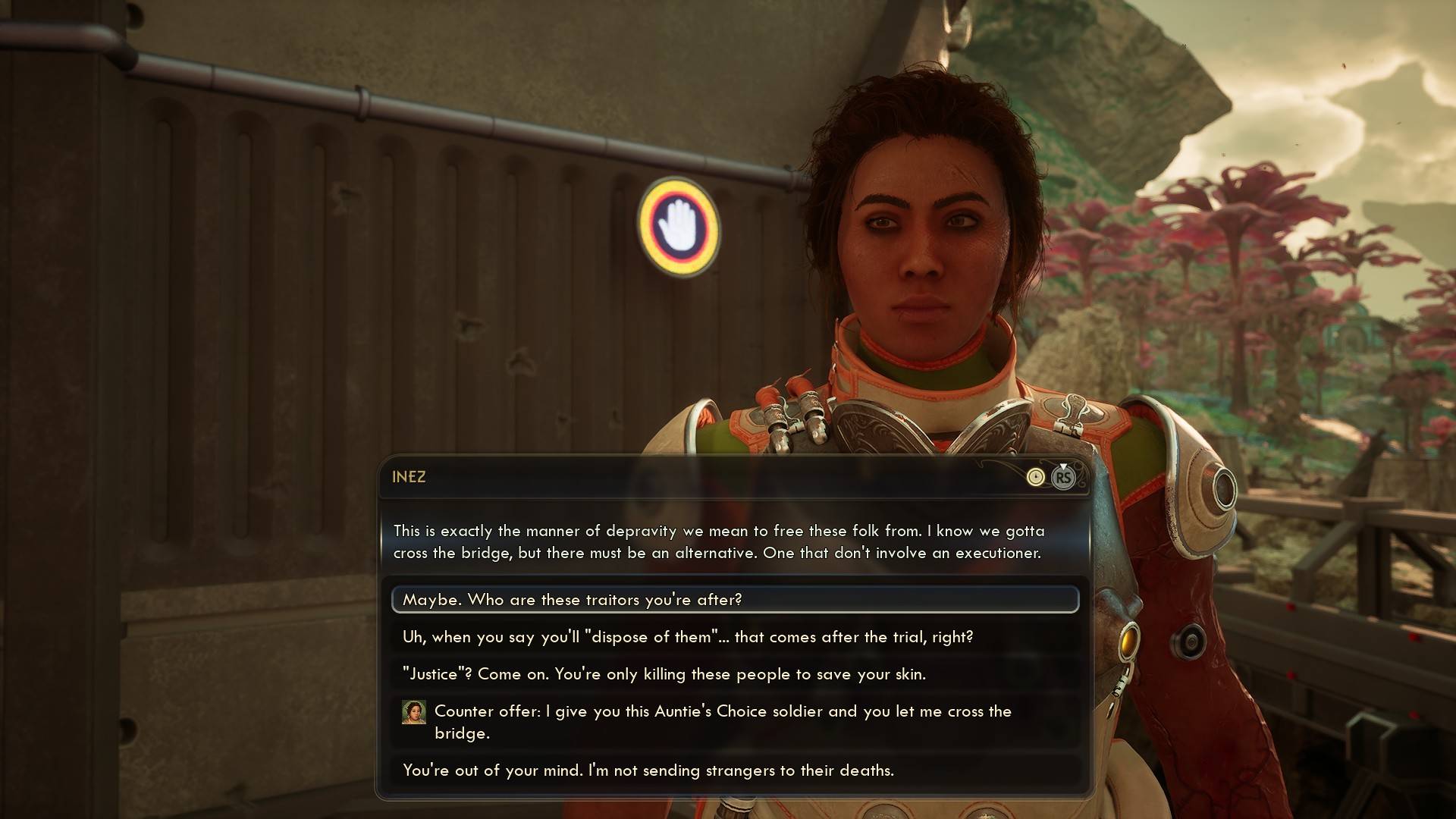Choose the "dispose of them" trial question
The height and width of the screenshot is (819, 1456).
click(687, 637)
